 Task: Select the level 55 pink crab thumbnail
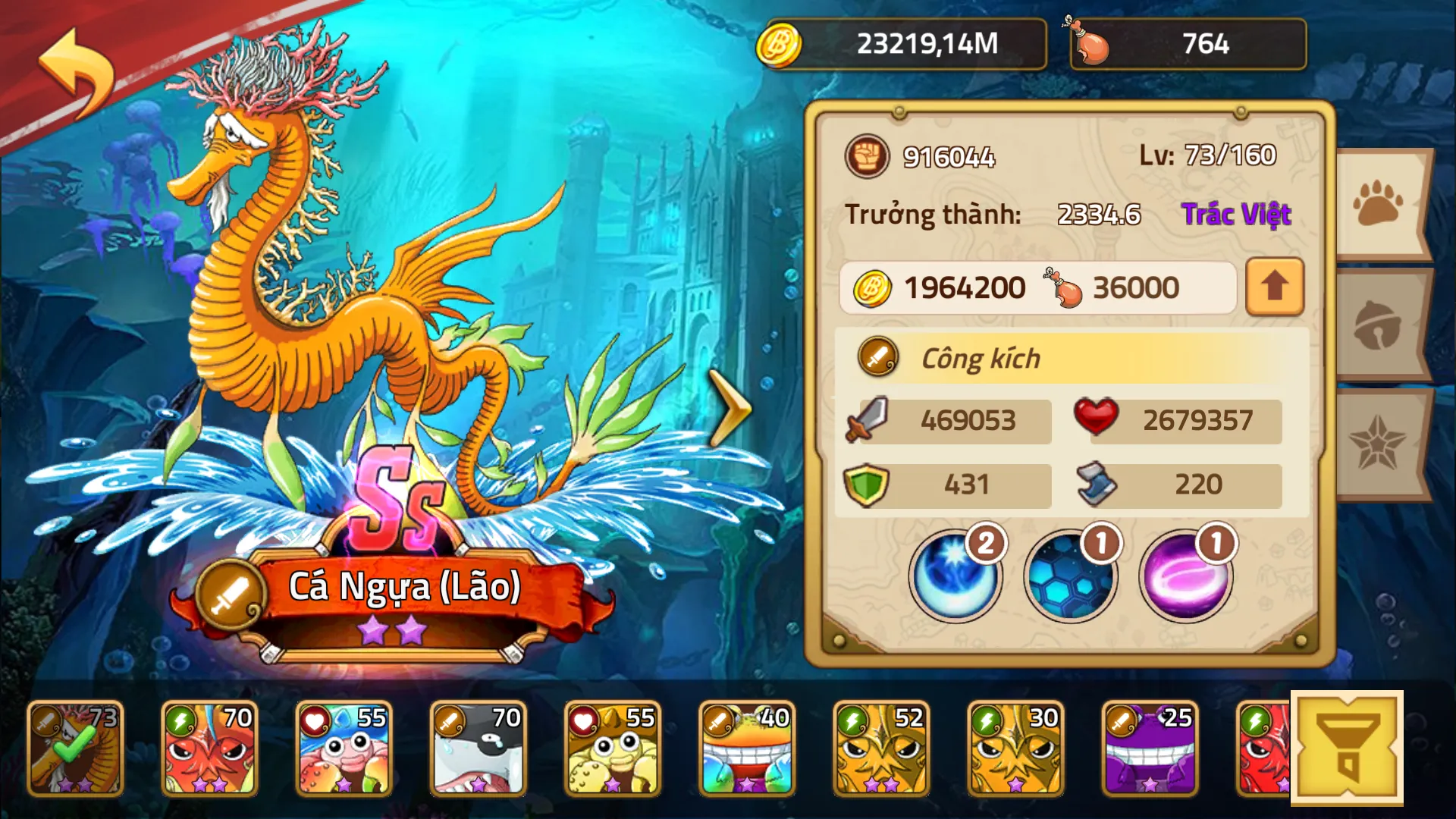point(345,747)
